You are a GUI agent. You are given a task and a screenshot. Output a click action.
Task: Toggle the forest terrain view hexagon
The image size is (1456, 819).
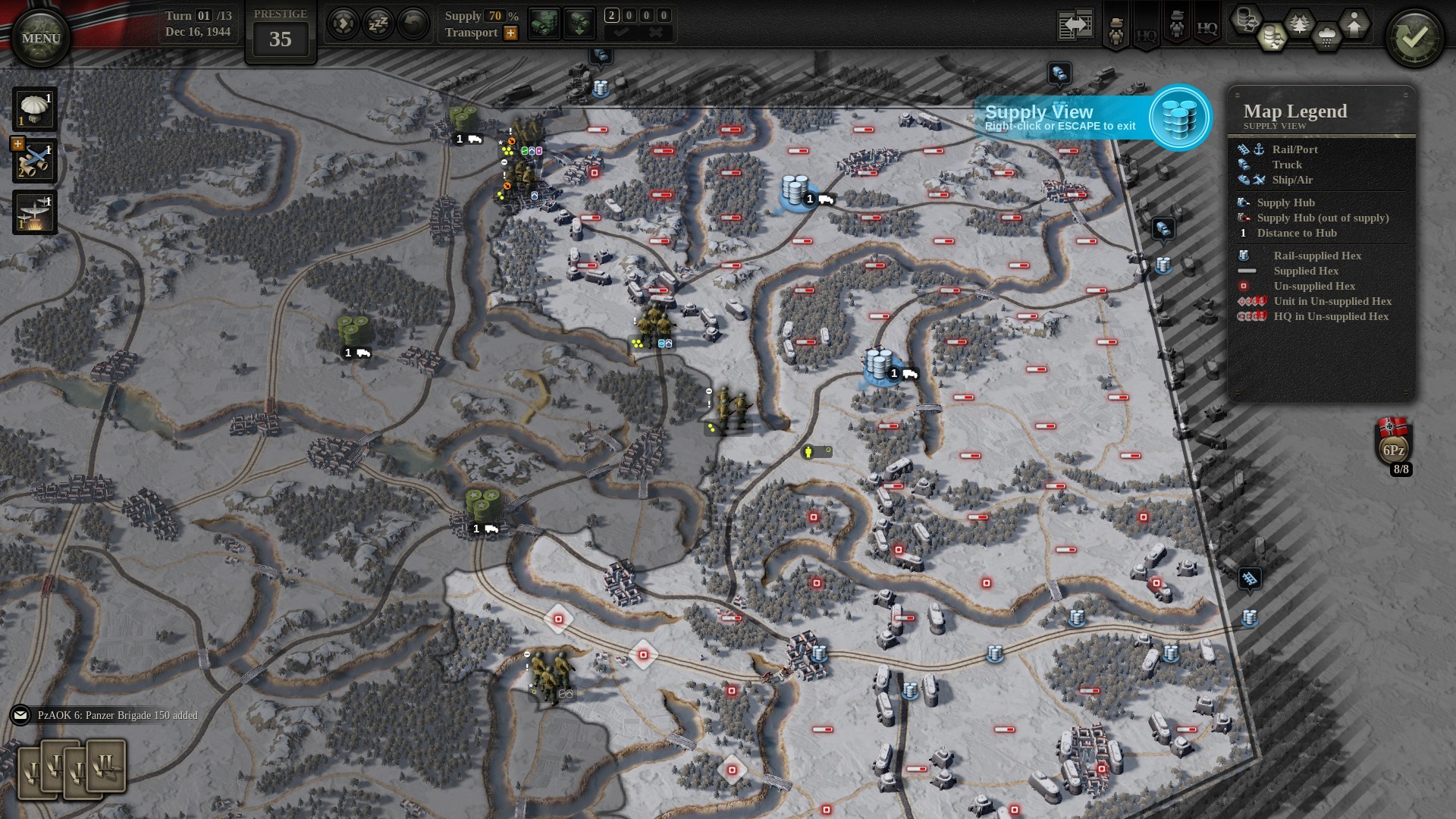pos(1299,24)
